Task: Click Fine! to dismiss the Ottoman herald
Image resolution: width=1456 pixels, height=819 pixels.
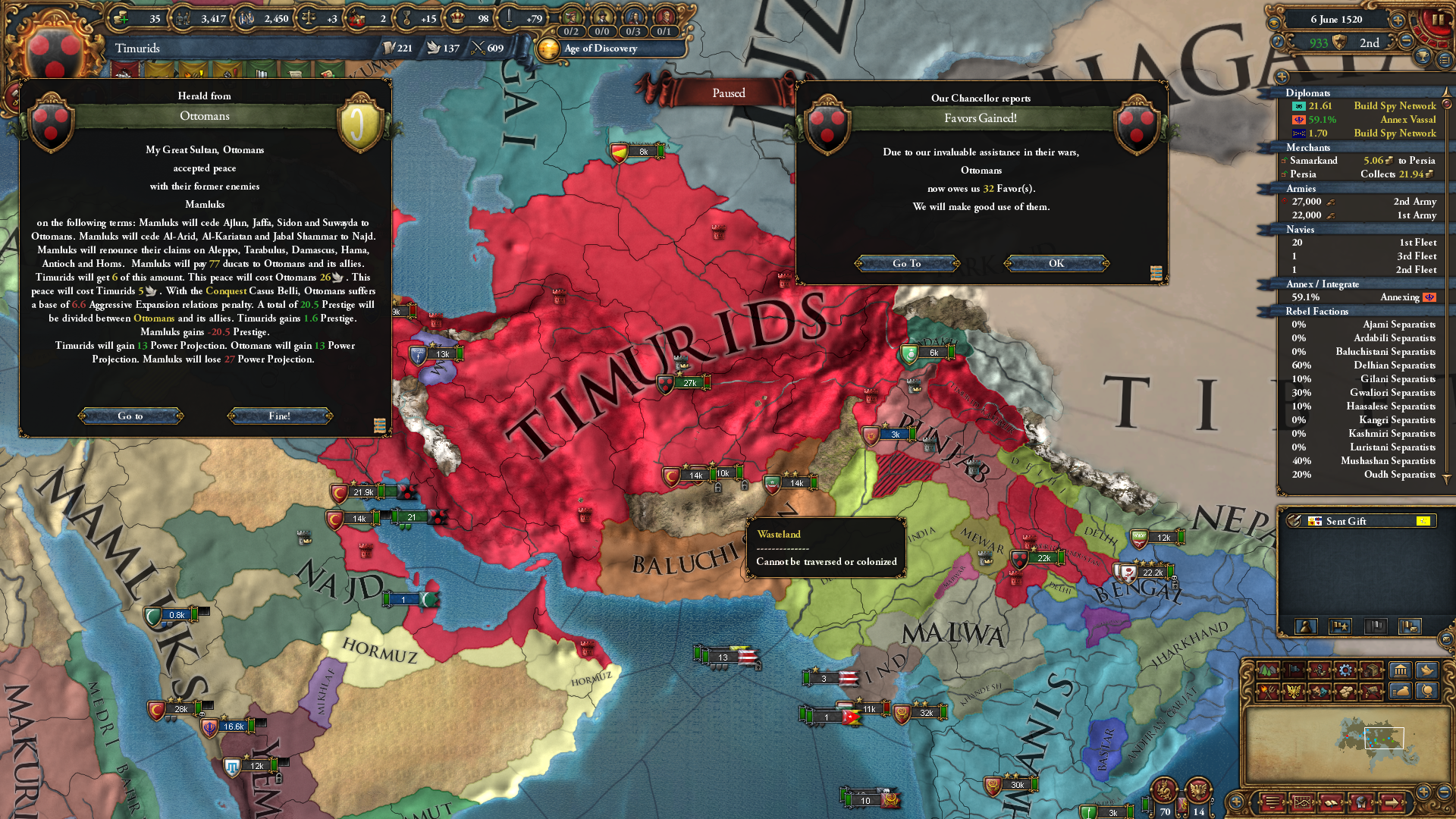Action: [x=278, y=416]
